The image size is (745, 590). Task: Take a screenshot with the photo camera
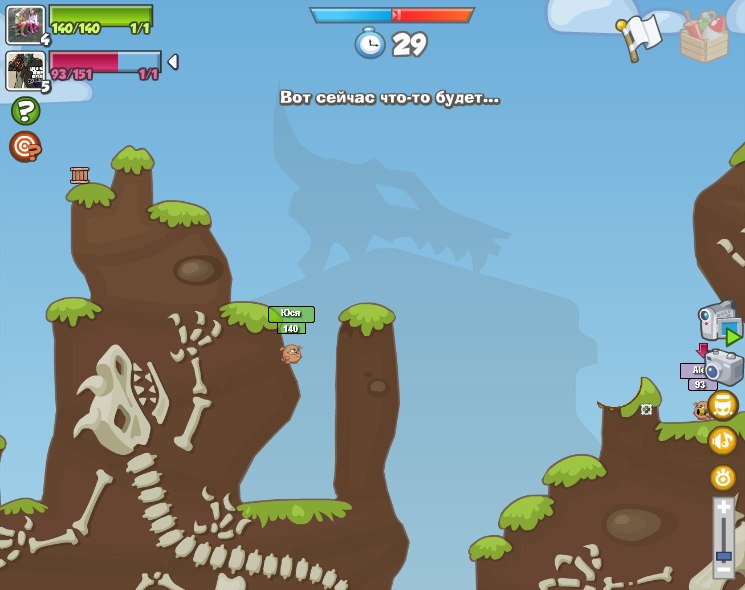click(723, 366)
